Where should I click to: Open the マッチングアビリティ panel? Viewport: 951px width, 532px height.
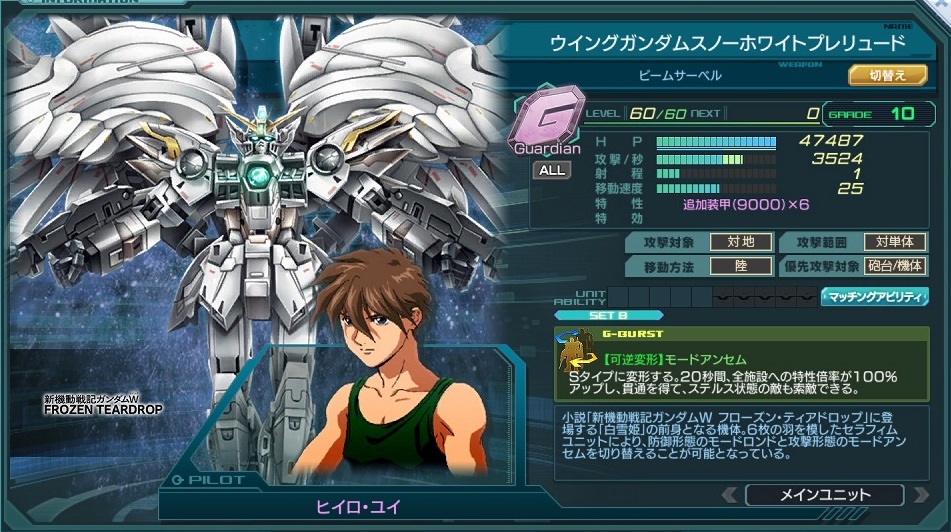pyautogui.click(x=873, y=297)
